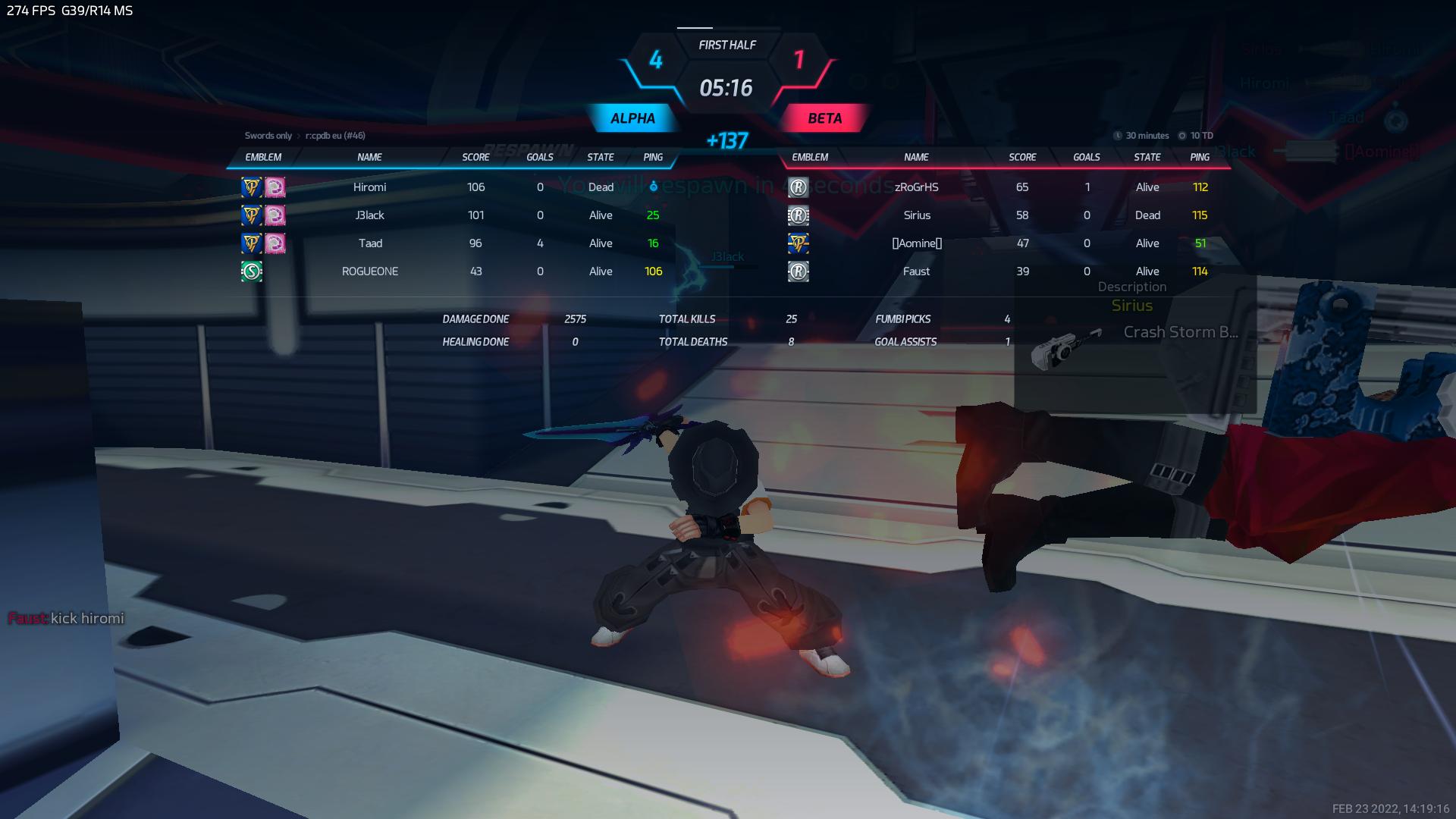Click the BETA team banner
The image size is (1456, 819).
click(x=824, y=118)
